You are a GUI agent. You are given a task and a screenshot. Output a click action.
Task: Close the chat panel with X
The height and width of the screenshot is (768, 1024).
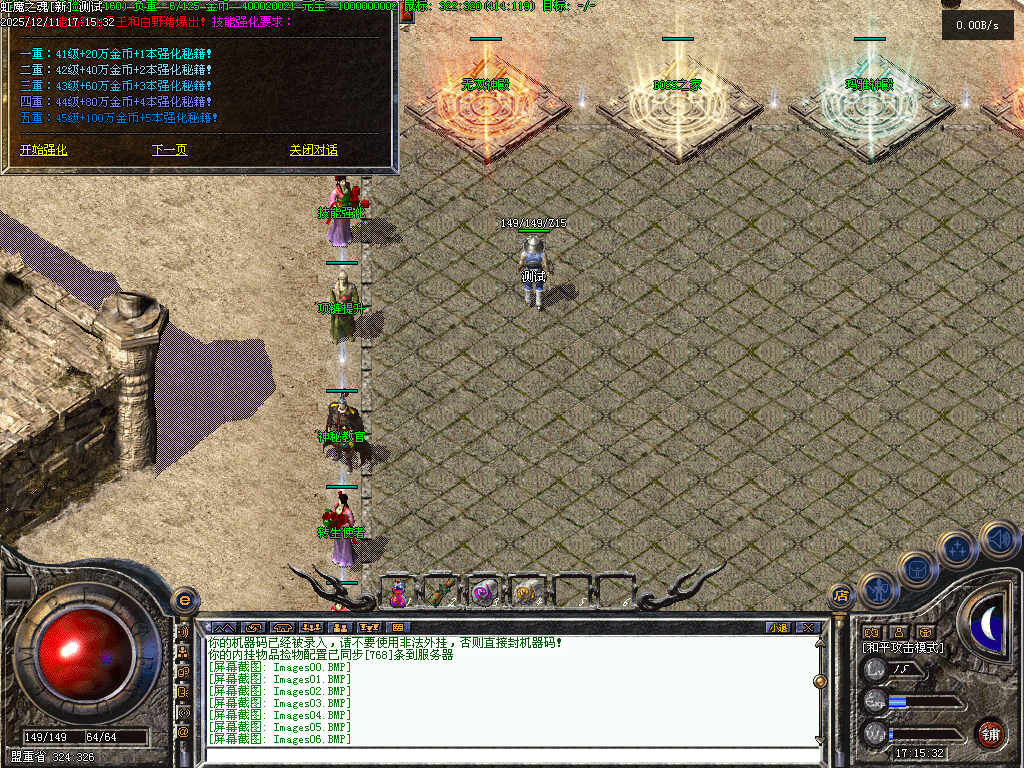coord(808,627)
